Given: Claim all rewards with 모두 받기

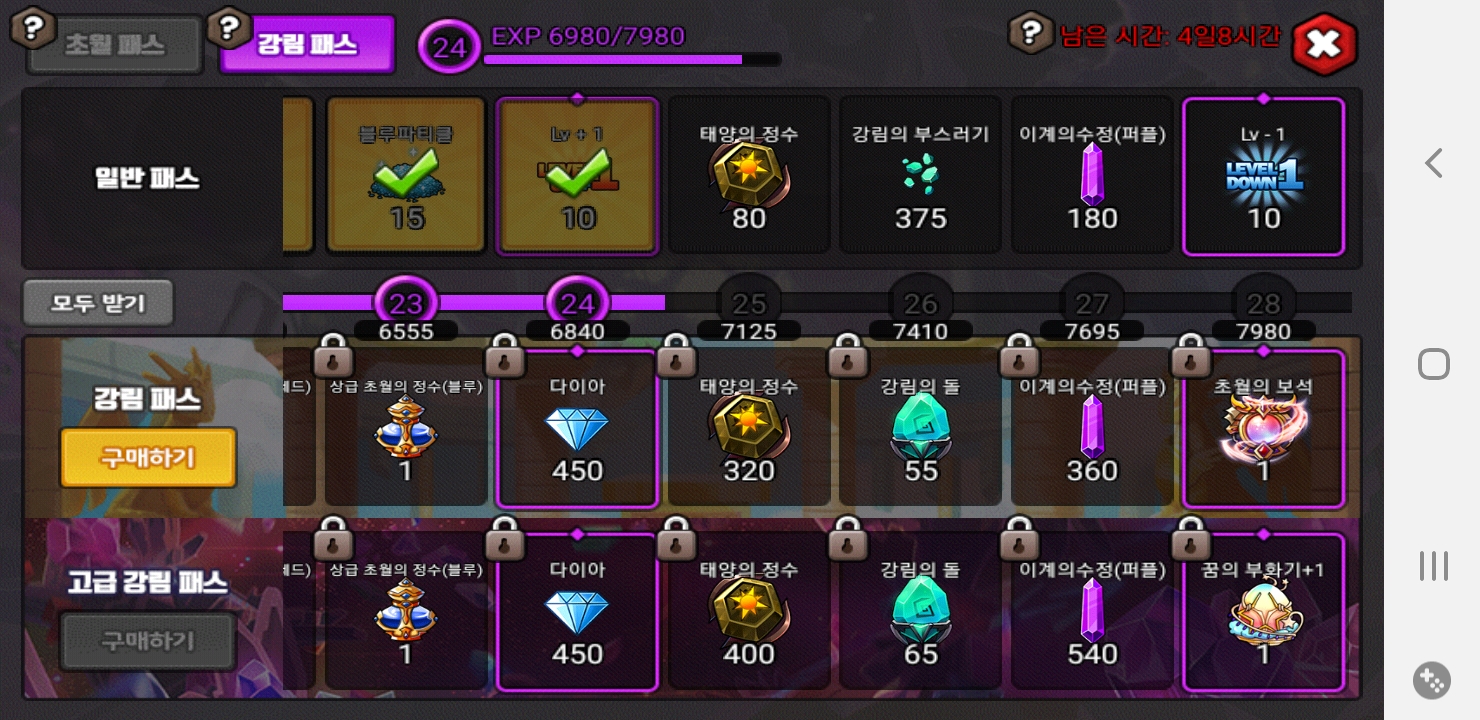Looking at the screenshot, I should point(98,303).
